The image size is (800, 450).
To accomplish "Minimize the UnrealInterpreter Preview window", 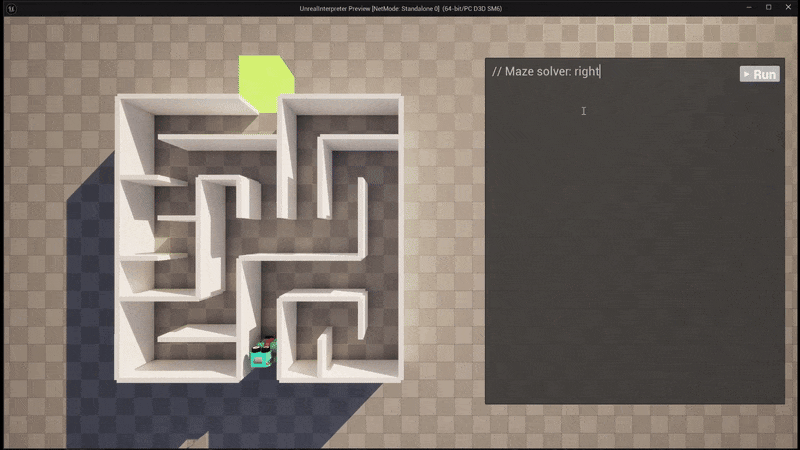I will (743, 7).
